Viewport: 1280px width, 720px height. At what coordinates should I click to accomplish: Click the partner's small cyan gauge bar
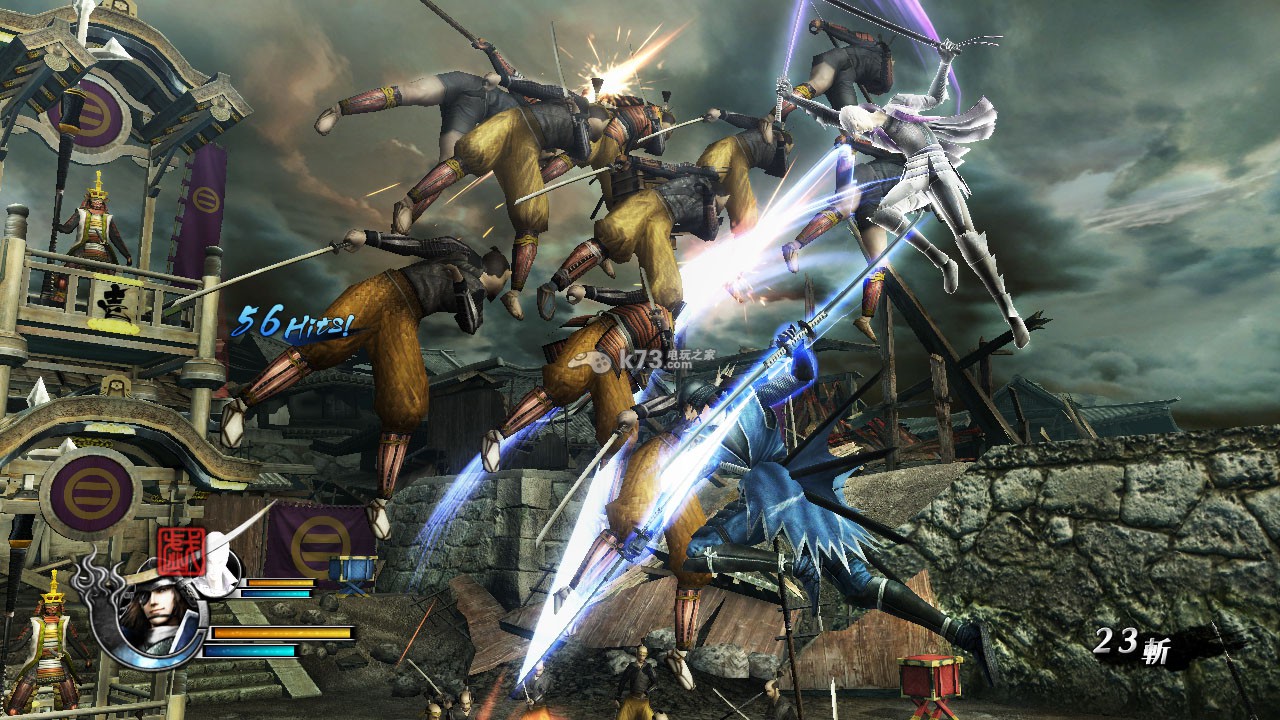click(278, 592)
